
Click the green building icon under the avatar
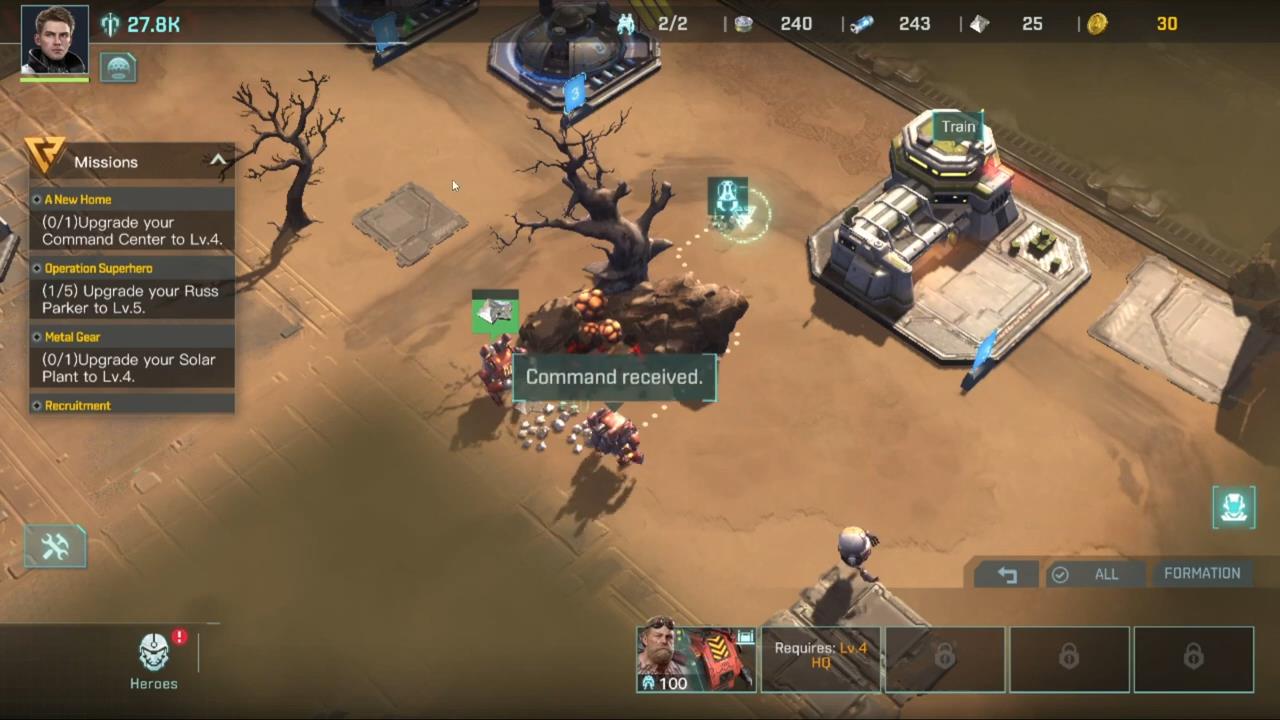[118, 66]
